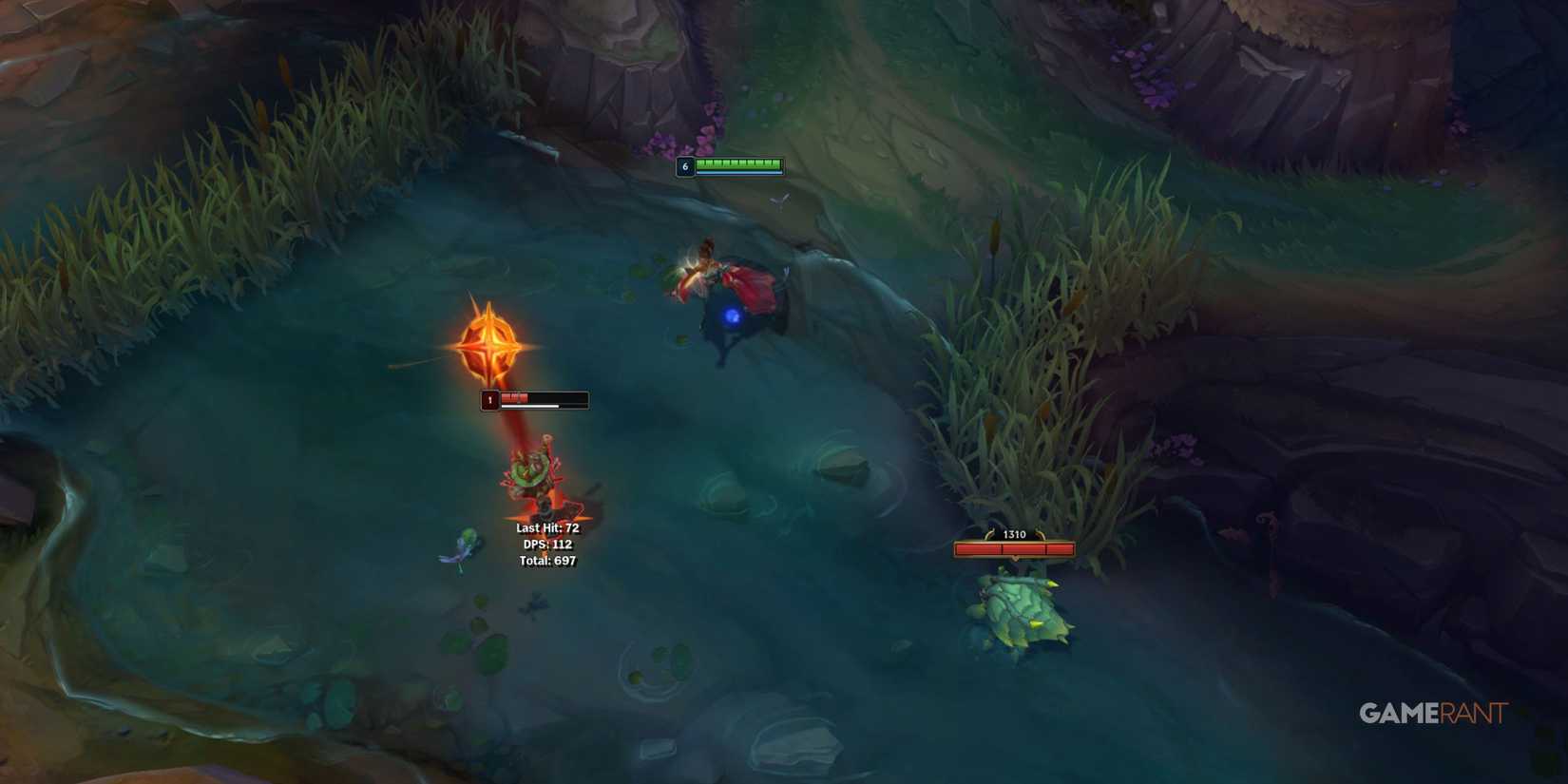This screenshot has height=784, width=1568.
Task: Expand the Total: 697 damage counter
Action: [549, 562]
